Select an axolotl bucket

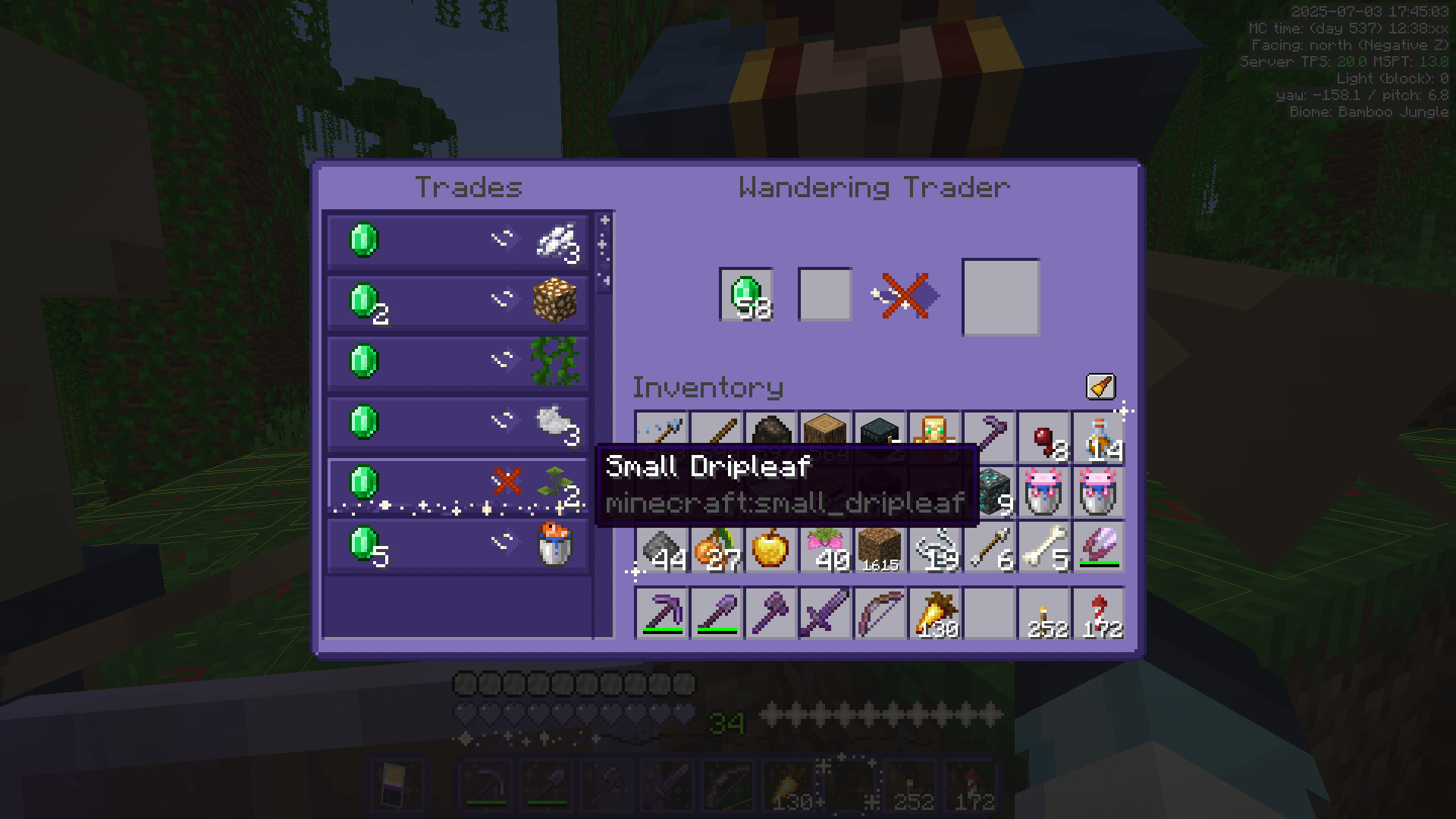pos(1044,493)
